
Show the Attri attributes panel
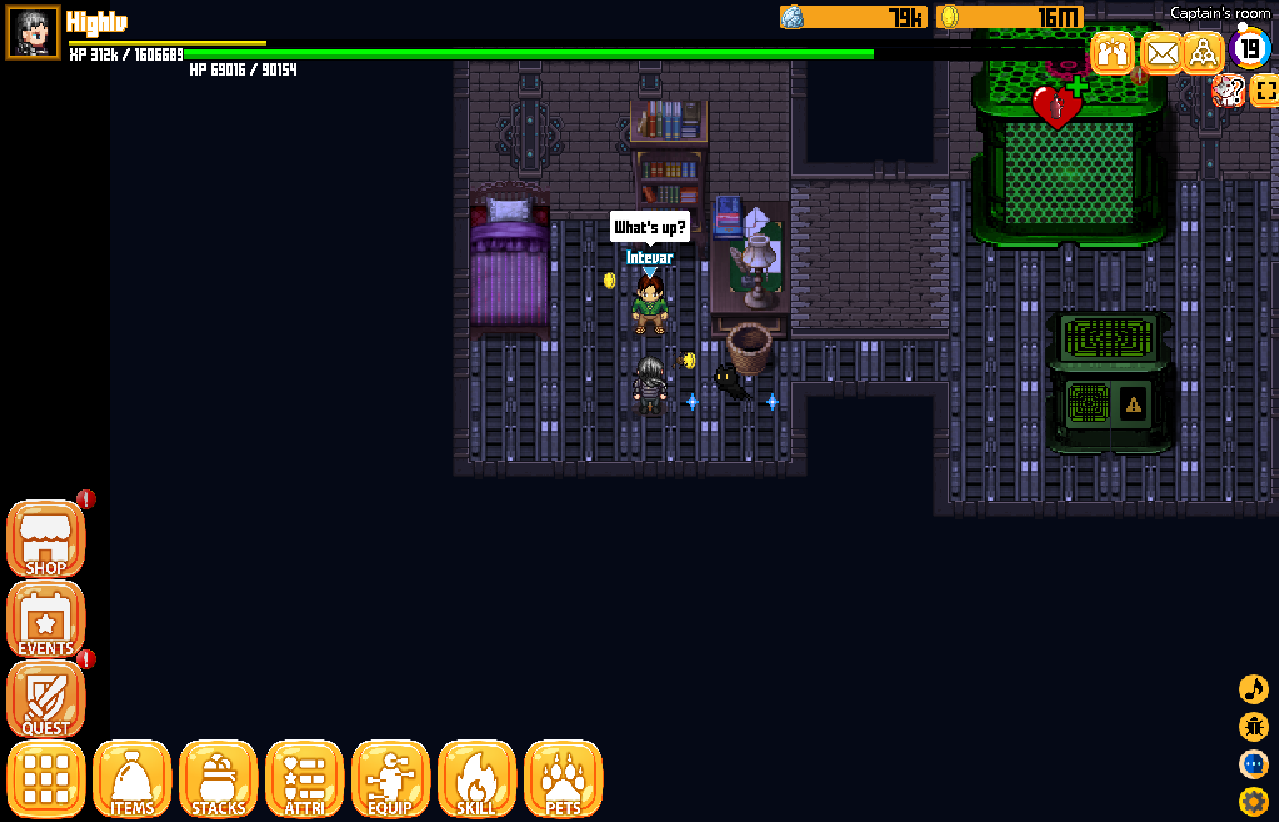pos(304,779)
